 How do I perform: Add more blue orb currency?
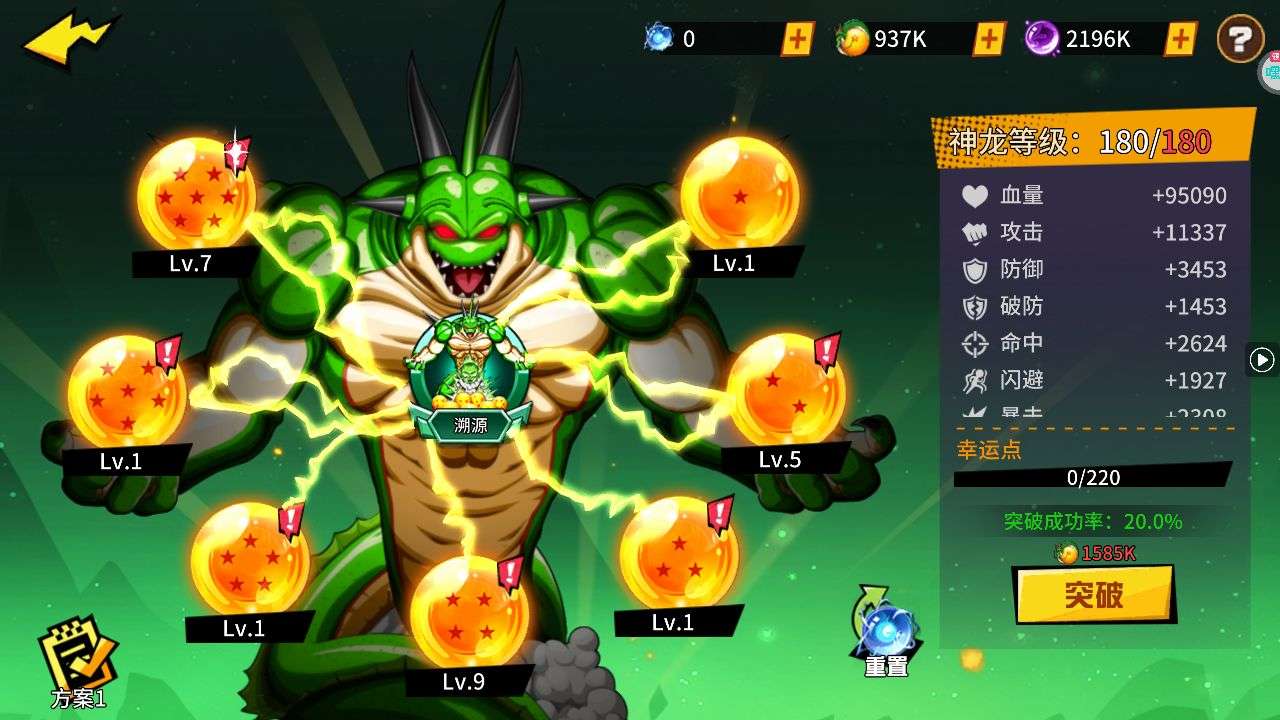[797, 39]
